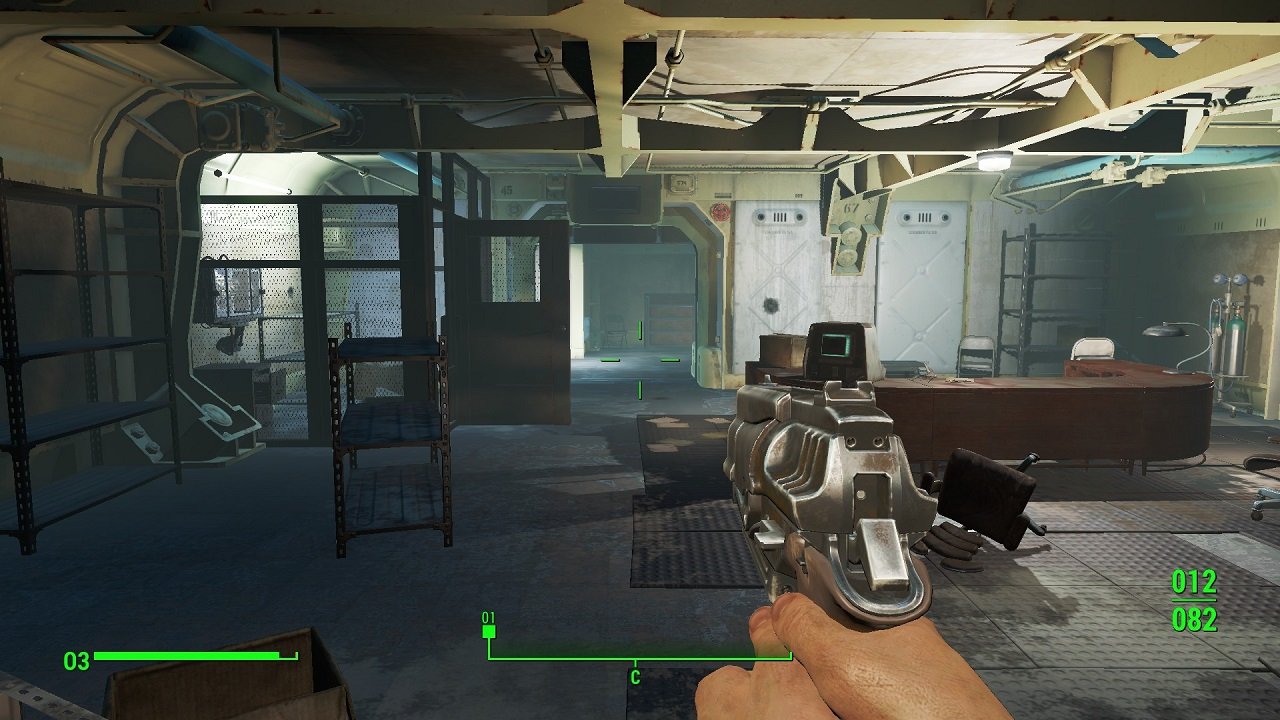Select the reflex sight on the pistol
Viewport: 1280px width, 720px height.
coord(836,346)
